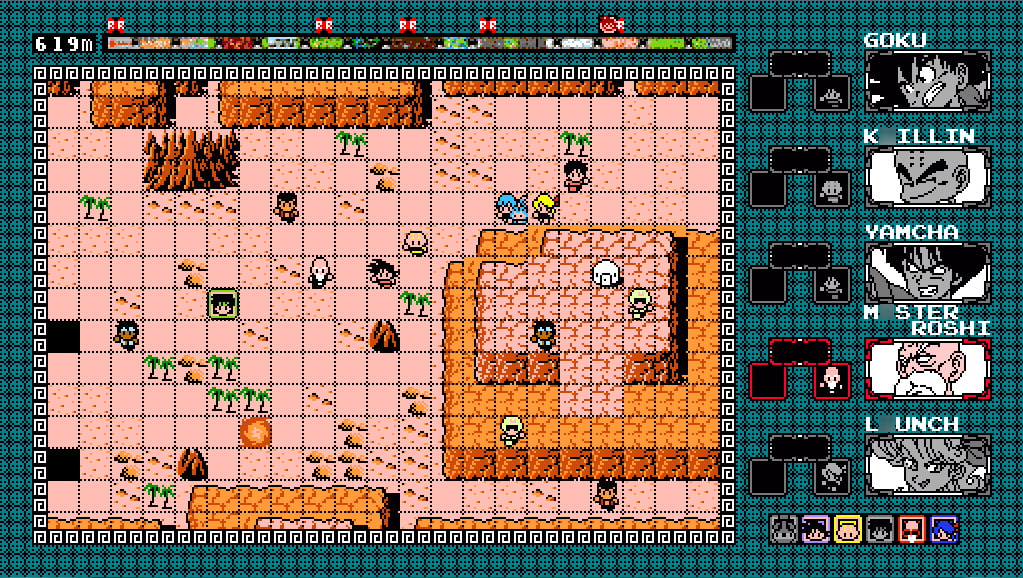This screenshot has width=1023, height=578.
Task: Select the yellow-framed pig face icon
Action: [848, 529]
